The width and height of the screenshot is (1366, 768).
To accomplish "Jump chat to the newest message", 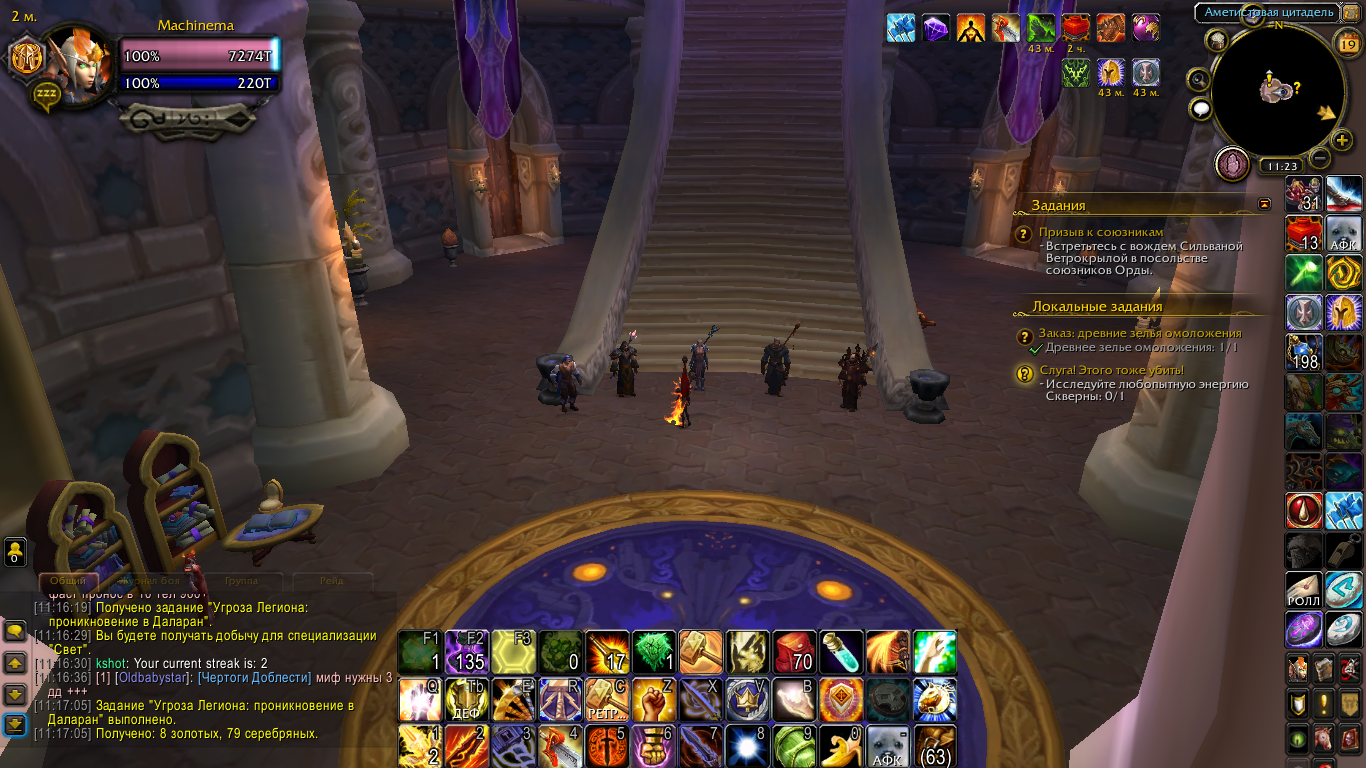I will (x=15, y=724).
